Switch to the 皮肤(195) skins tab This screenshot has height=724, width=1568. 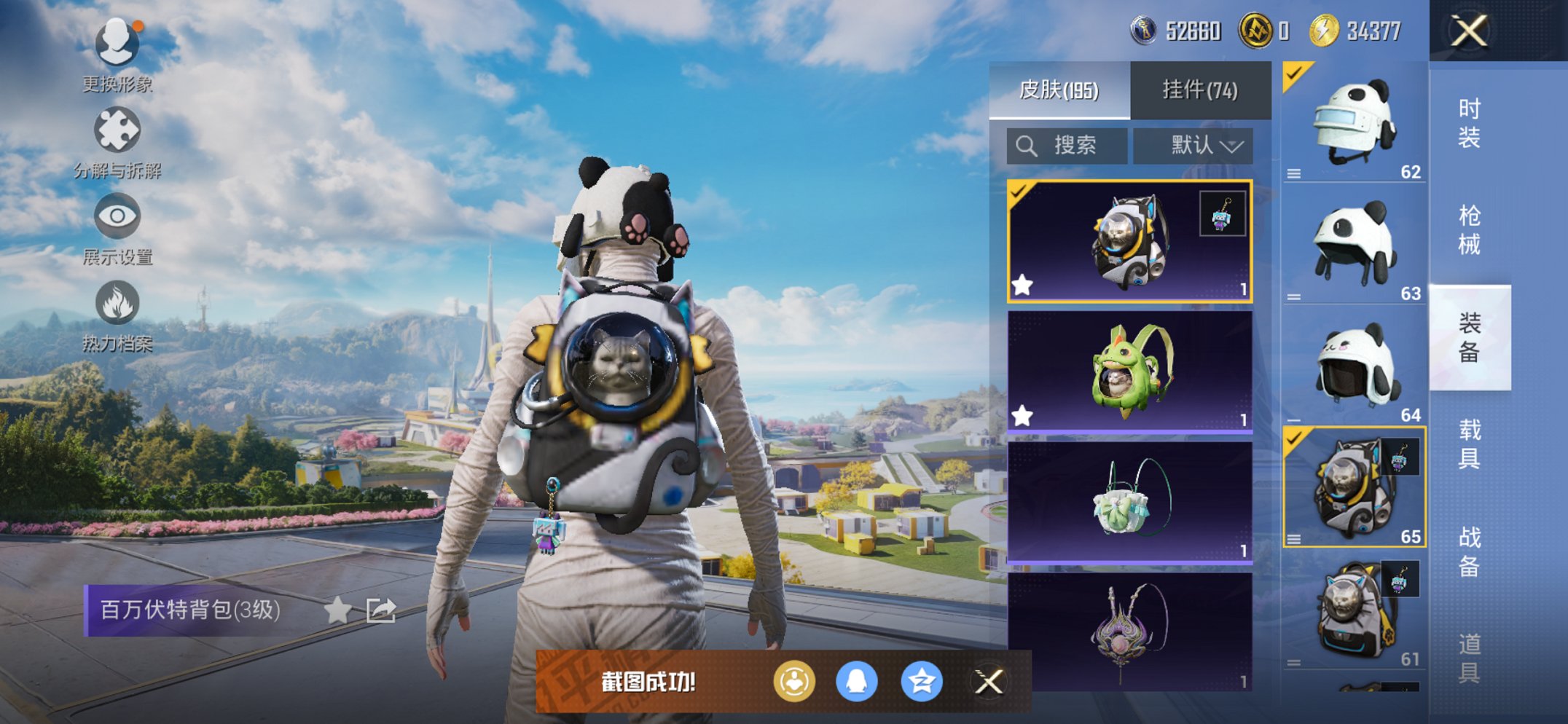[x=1059, y=90]
